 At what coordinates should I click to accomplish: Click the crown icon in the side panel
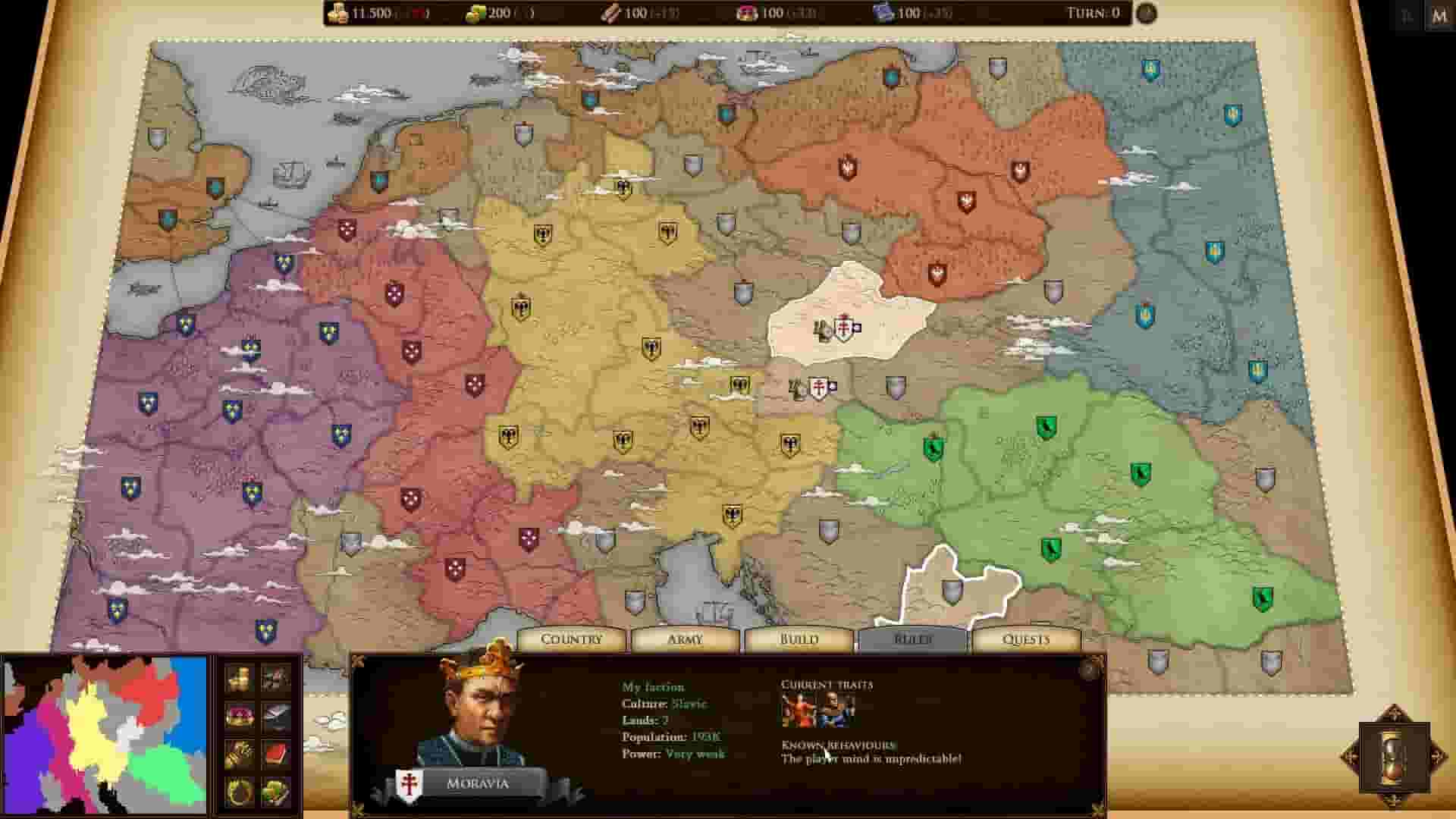239,717
